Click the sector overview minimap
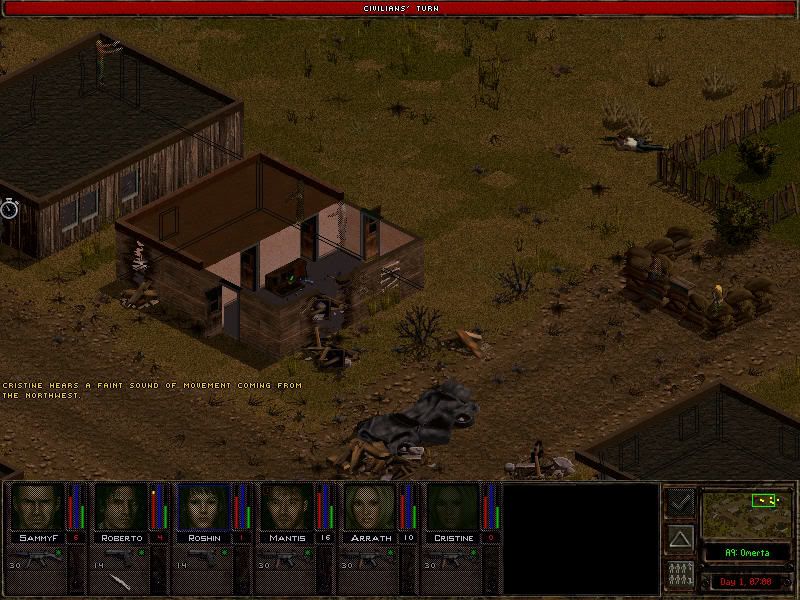The image size is (800, 600). [746, 512]
